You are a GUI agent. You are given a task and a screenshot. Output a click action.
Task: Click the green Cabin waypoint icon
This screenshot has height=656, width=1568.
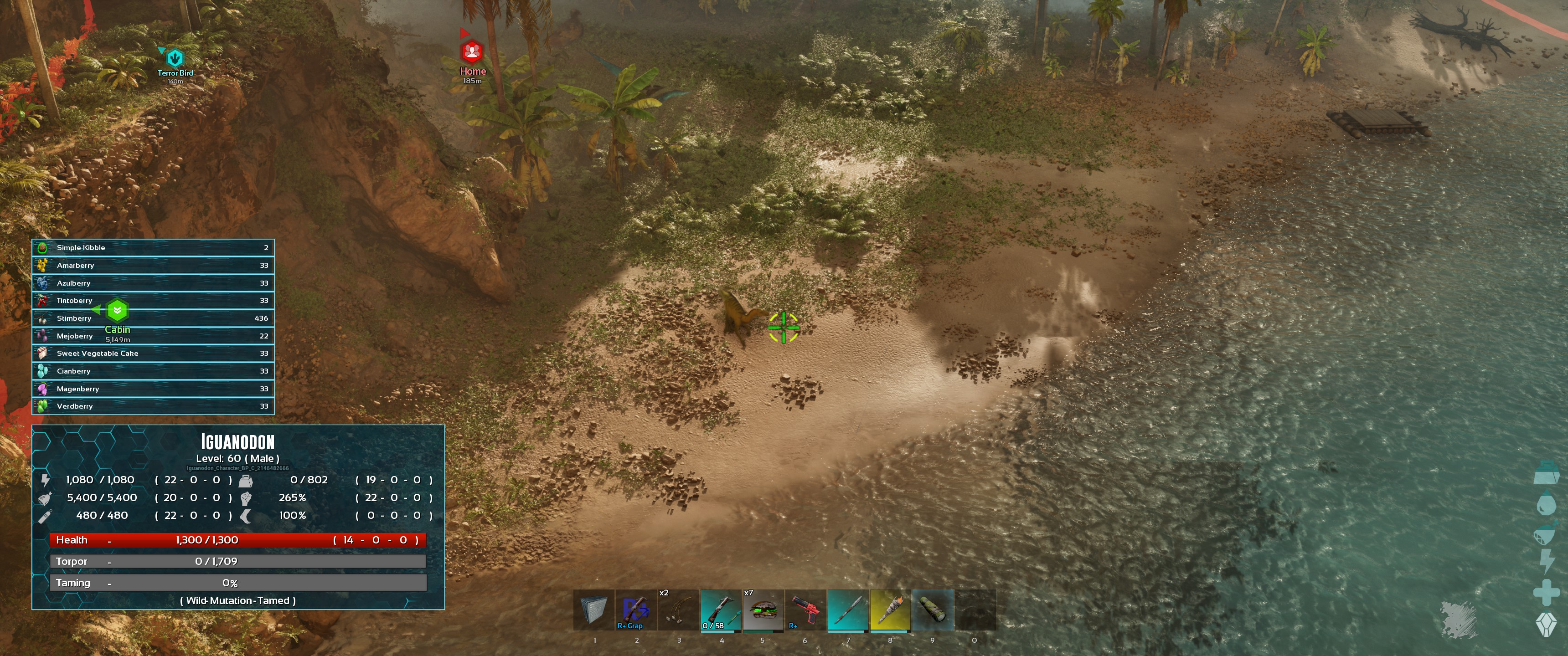[x=117, y=311]
